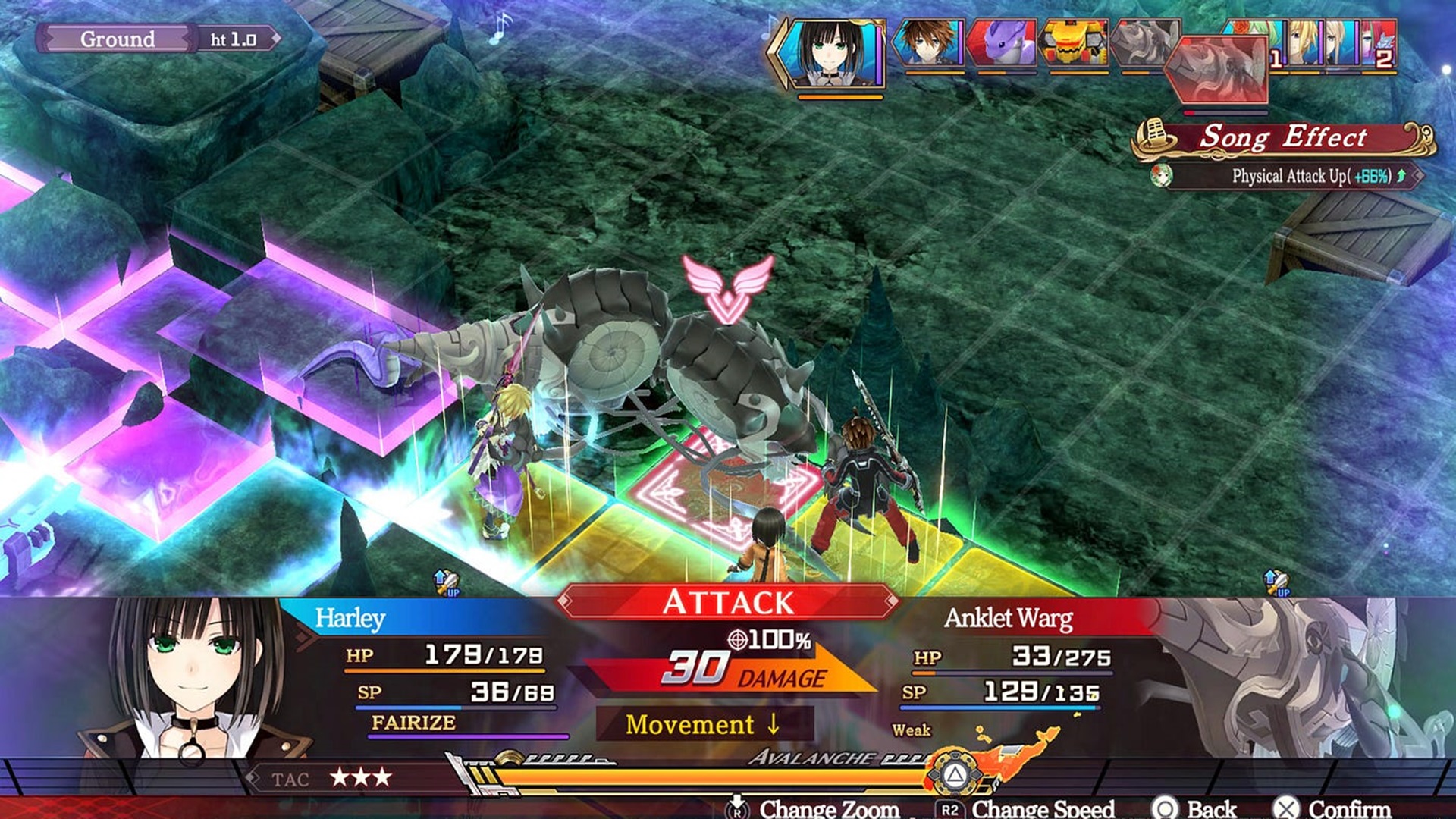1456x819 pixels.
Task: Click the Change Speed option
Action: point(1026,808)
